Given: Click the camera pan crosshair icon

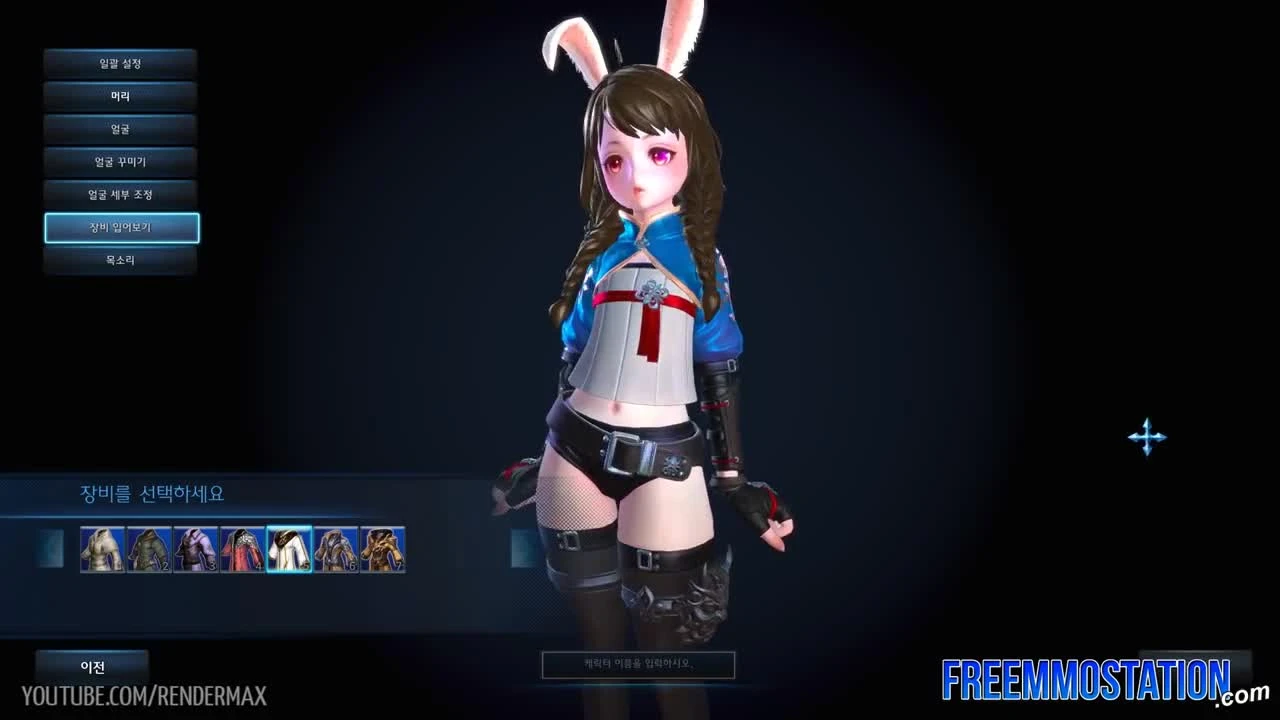Looking at the screenshot, I should 1147,436.
